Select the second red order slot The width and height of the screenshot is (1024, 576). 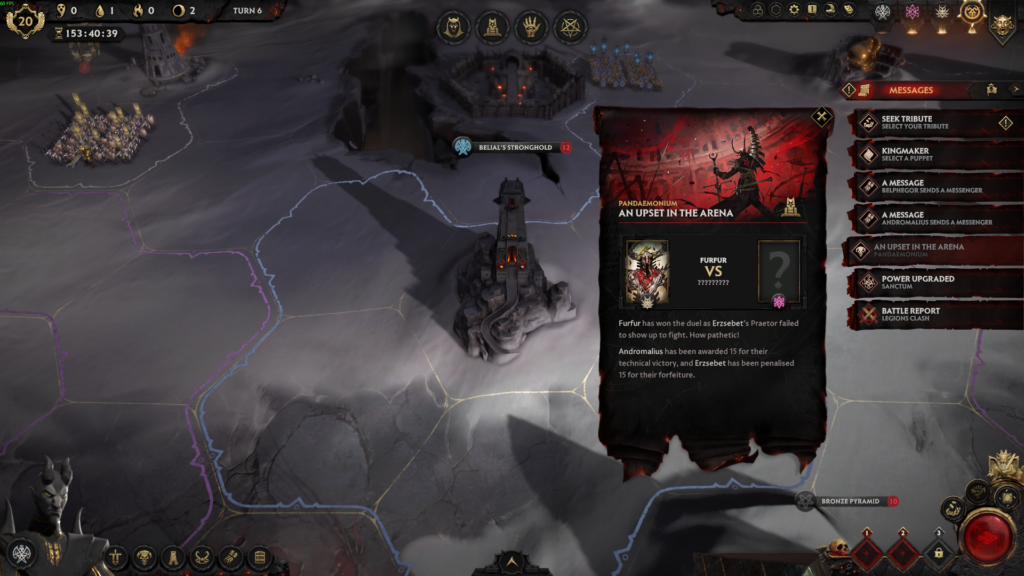click(x=903, y=554)
